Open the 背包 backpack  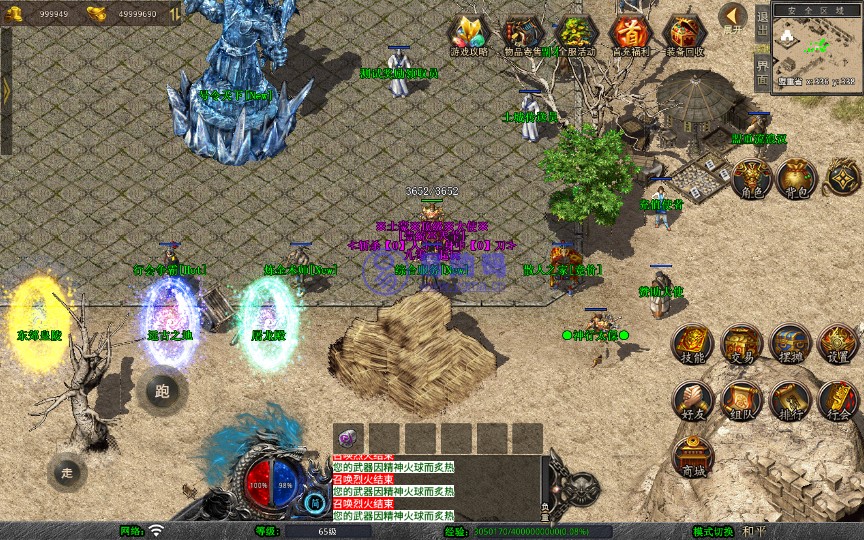coord(798,178)
